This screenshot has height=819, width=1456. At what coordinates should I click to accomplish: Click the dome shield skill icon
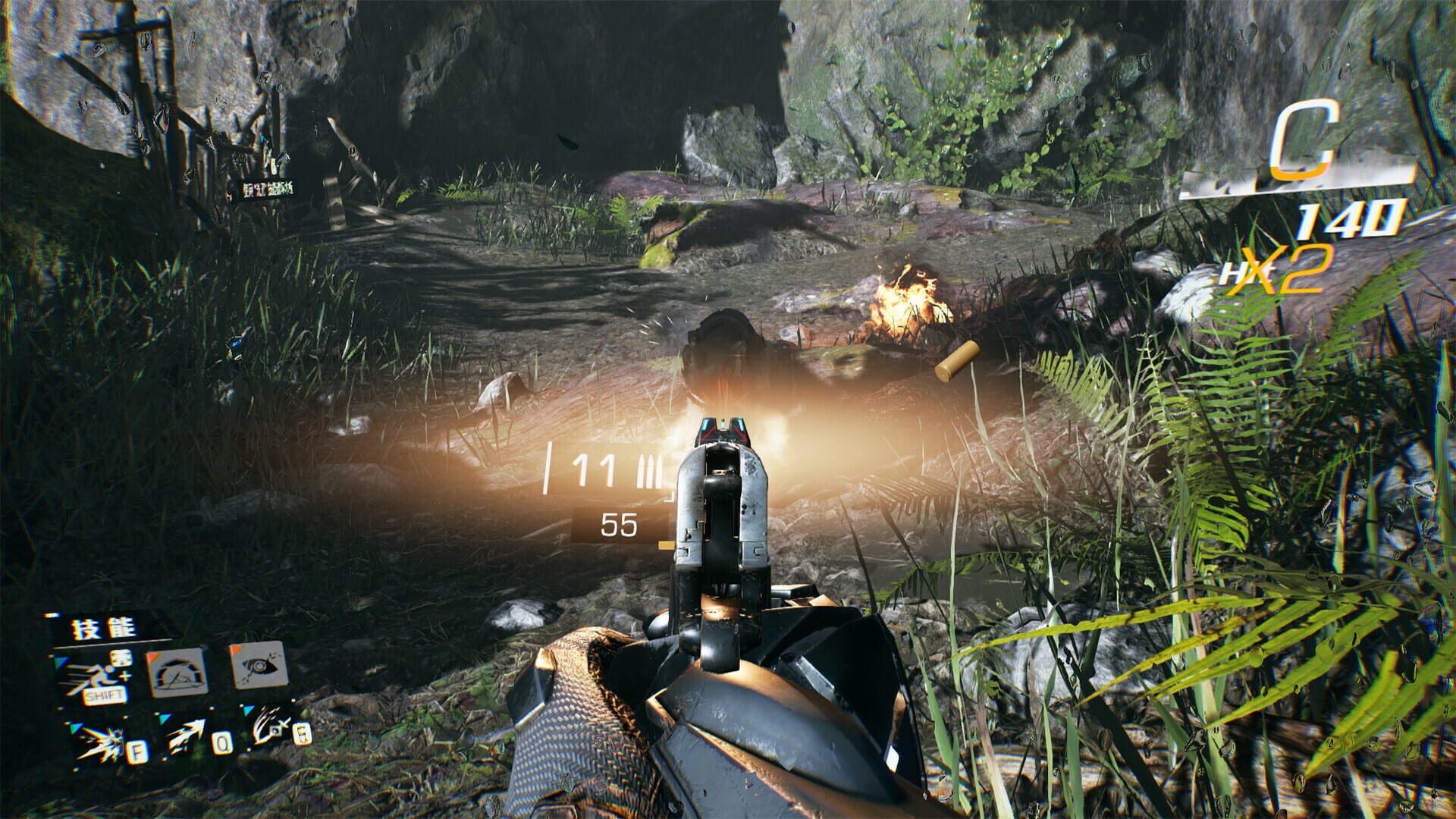click(179, 673)
